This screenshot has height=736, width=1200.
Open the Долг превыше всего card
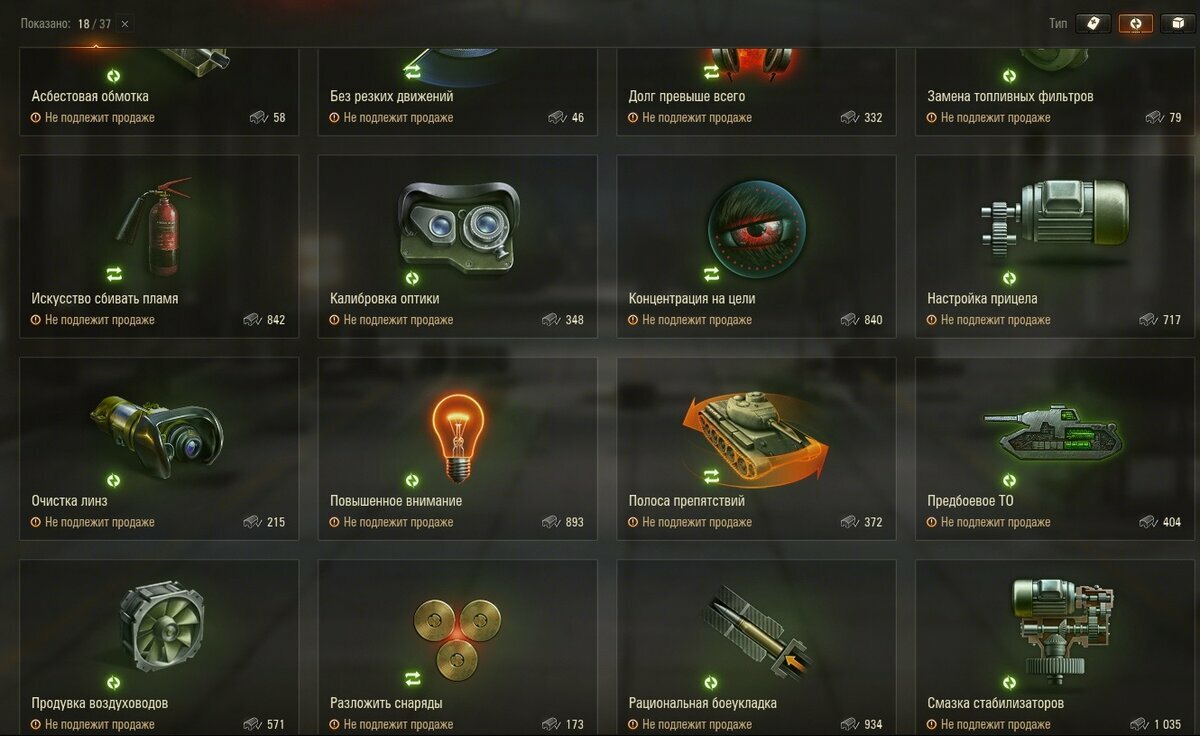[756, 90]
